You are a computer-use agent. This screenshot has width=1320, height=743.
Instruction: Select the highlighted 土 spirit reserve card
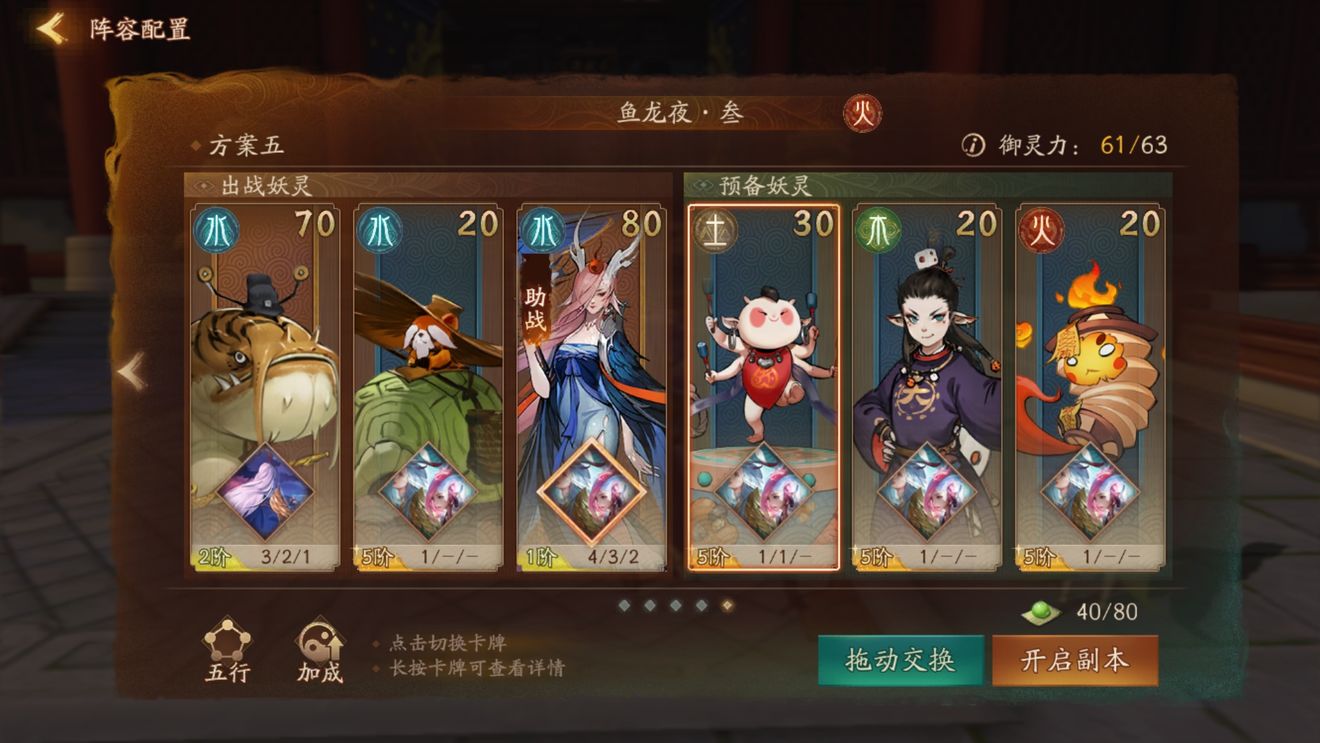tap(764, 385)
